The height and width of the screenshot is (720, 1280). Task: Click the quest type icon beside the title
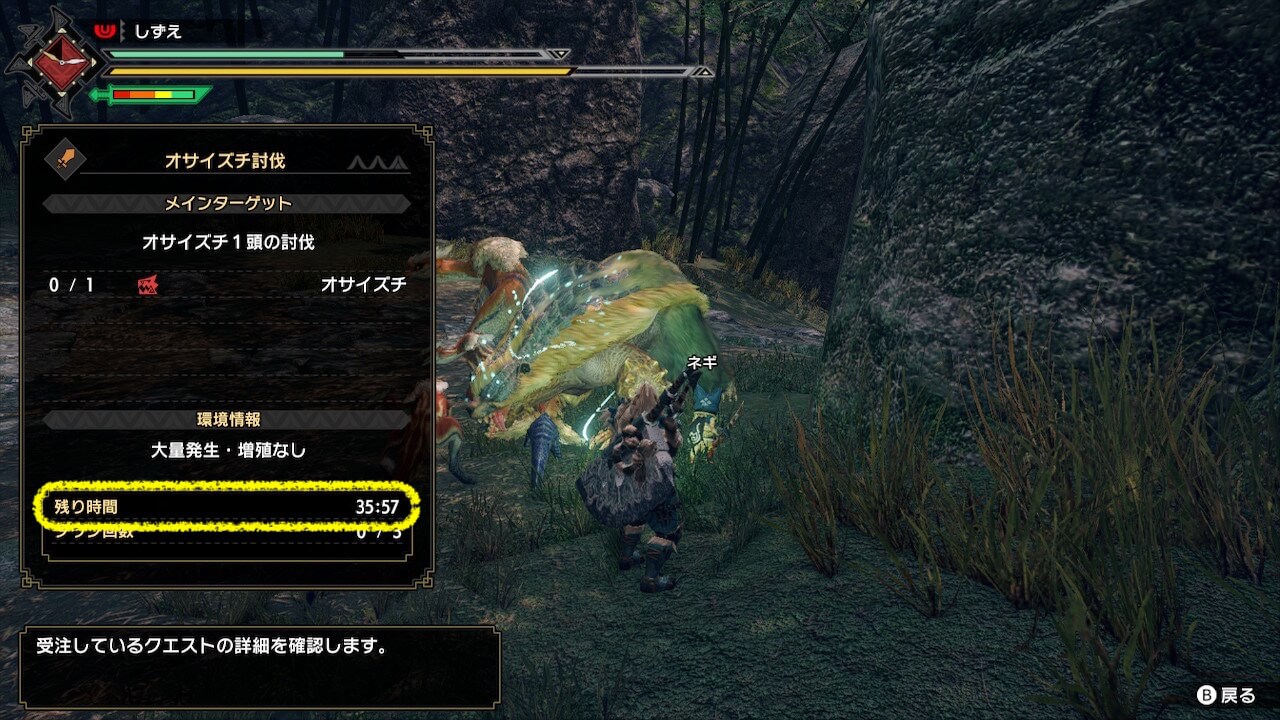pos(66,158)
